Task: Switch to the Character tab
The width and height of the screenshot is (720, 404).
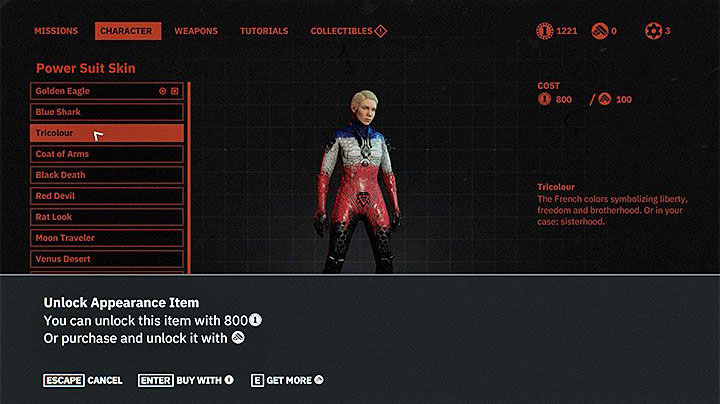Action: pos(128,31)
